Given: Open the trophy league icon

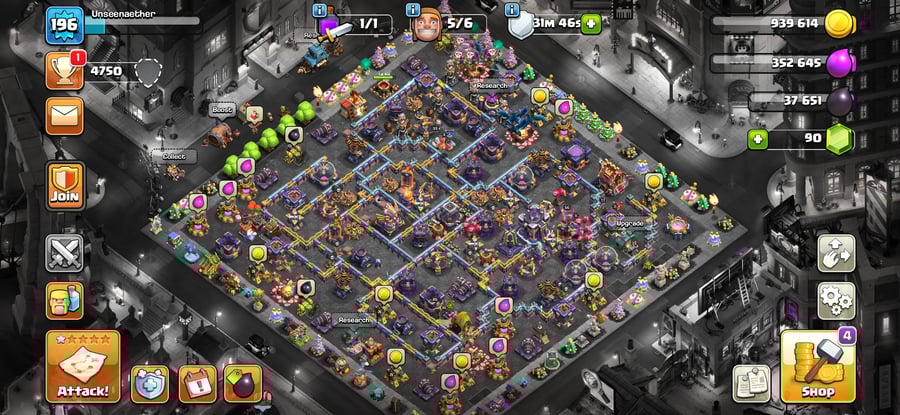Looking at the screenshot, I should click(x=65, y=71).
